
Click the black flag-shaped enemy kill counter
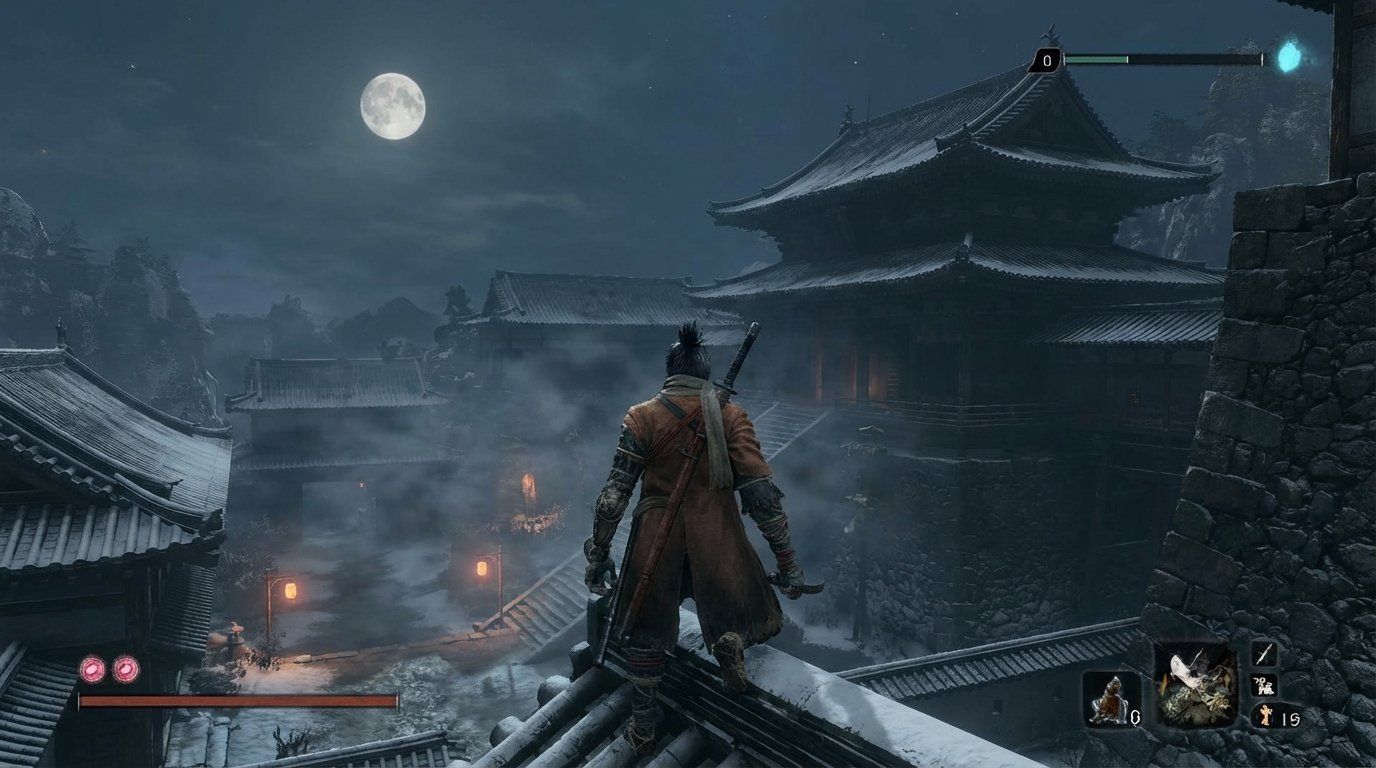coord(1046,60)
